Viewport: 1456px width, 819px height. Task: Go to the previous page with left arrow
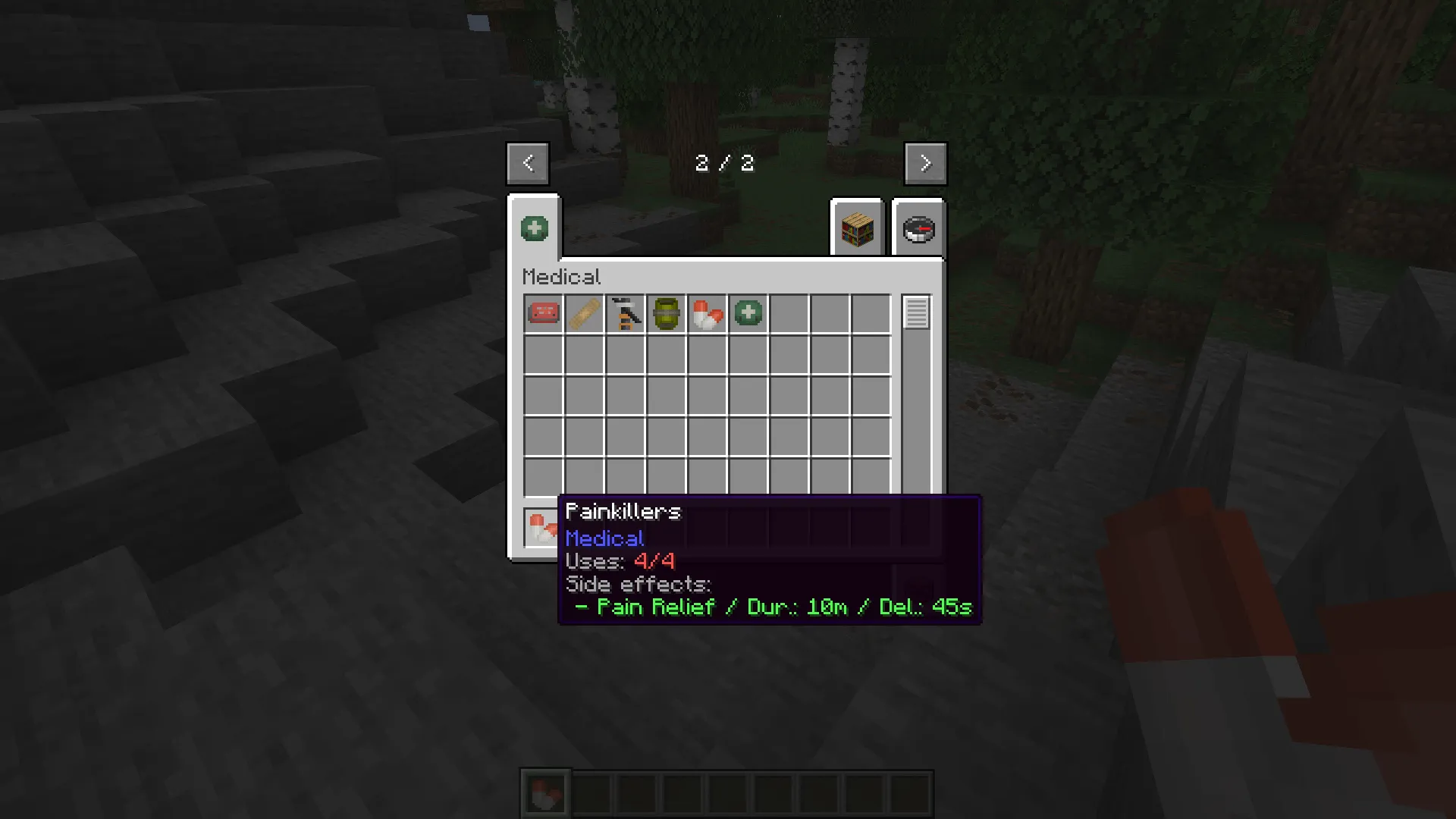coord(527,163)
